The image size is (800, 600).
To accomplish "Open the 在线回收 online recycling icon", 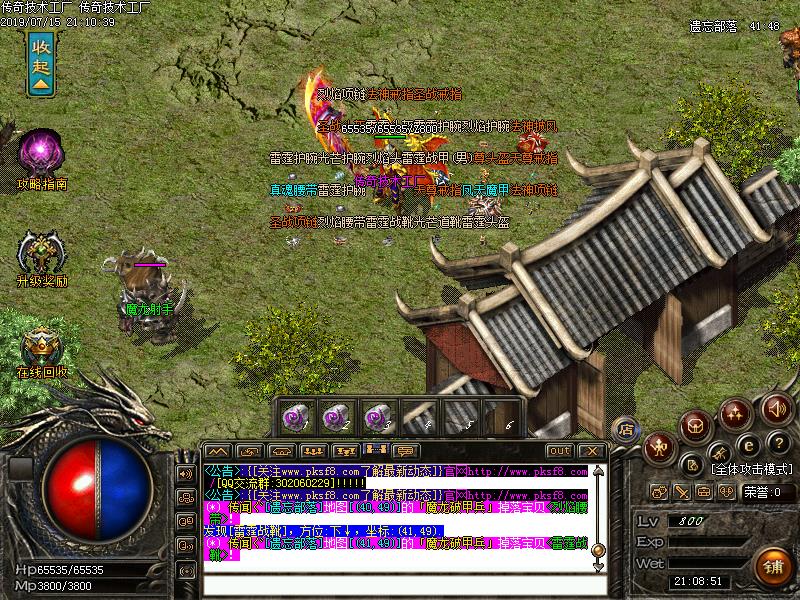I will (x=41, y=348).
